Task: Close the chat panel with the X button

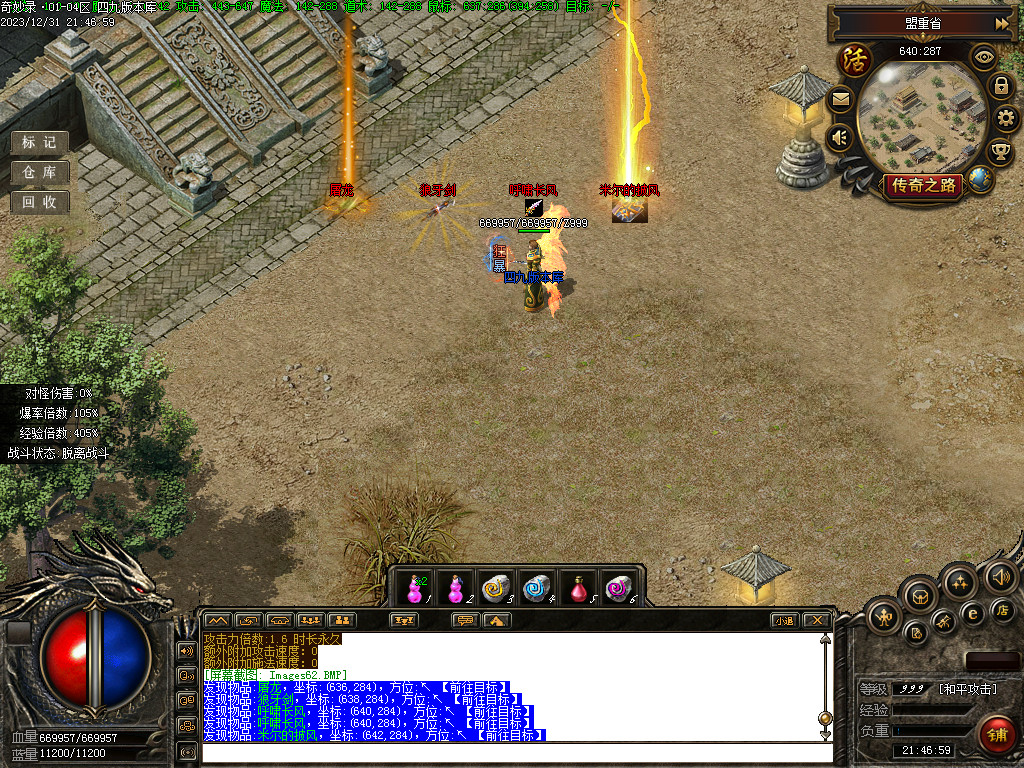Action: [x=816, y=620]
